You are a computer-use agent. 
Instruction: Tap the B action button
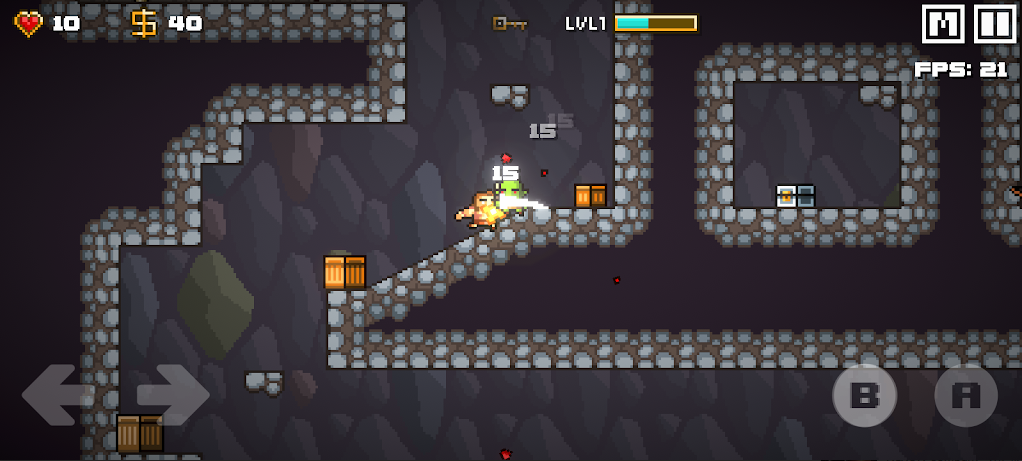(864, 396)
